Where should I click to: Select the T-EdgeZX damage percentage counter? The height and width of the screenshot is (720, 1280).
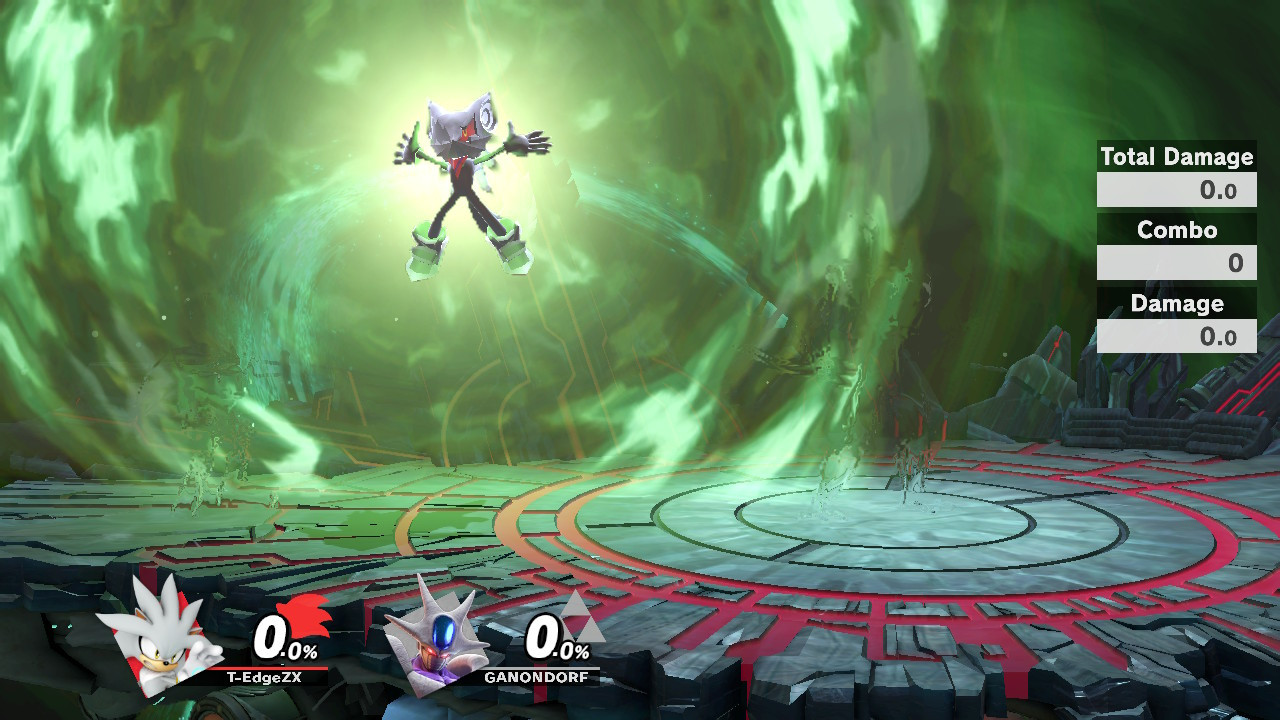coord(283,638)
